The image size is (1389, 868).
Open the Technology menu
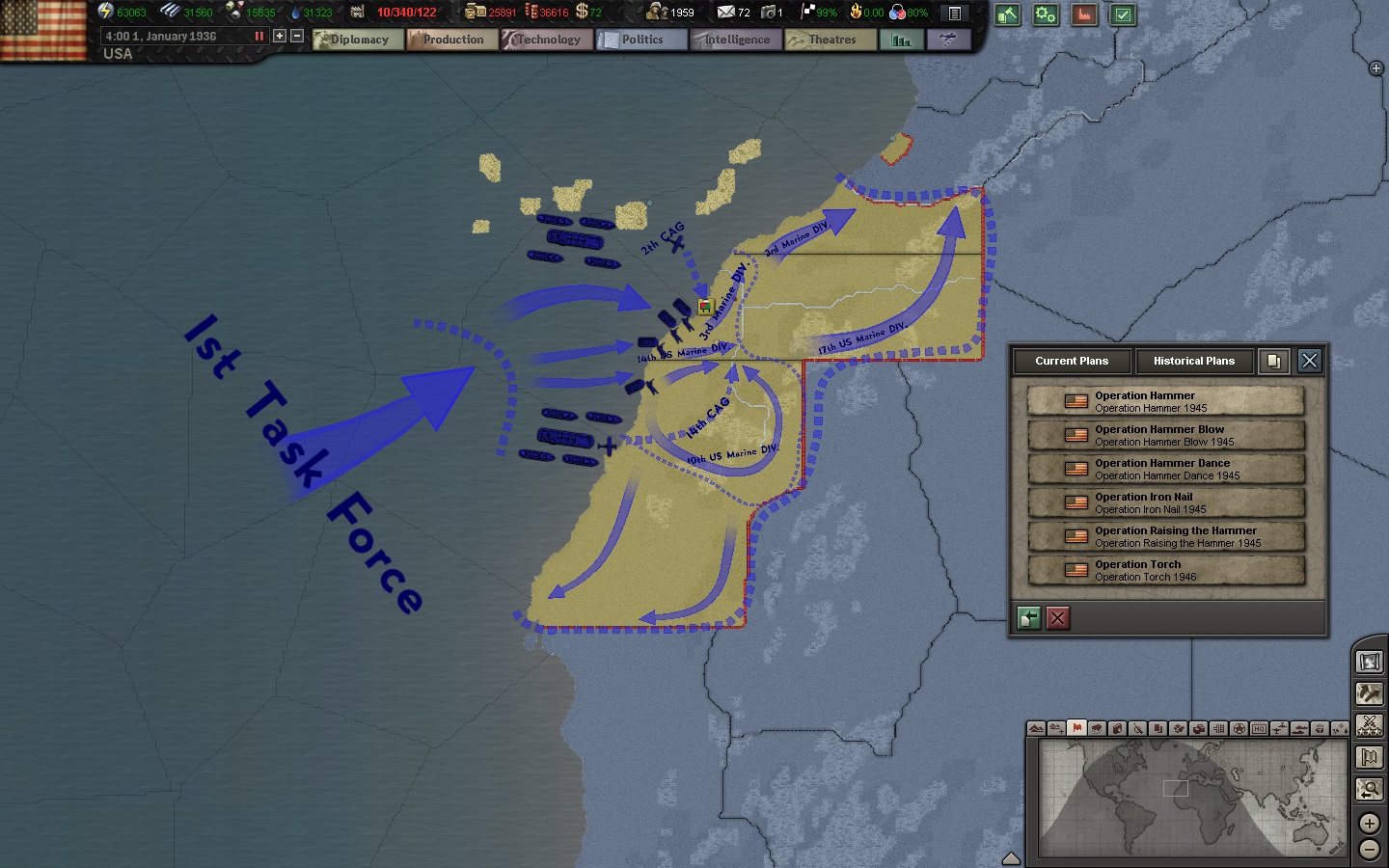point(547,40)
